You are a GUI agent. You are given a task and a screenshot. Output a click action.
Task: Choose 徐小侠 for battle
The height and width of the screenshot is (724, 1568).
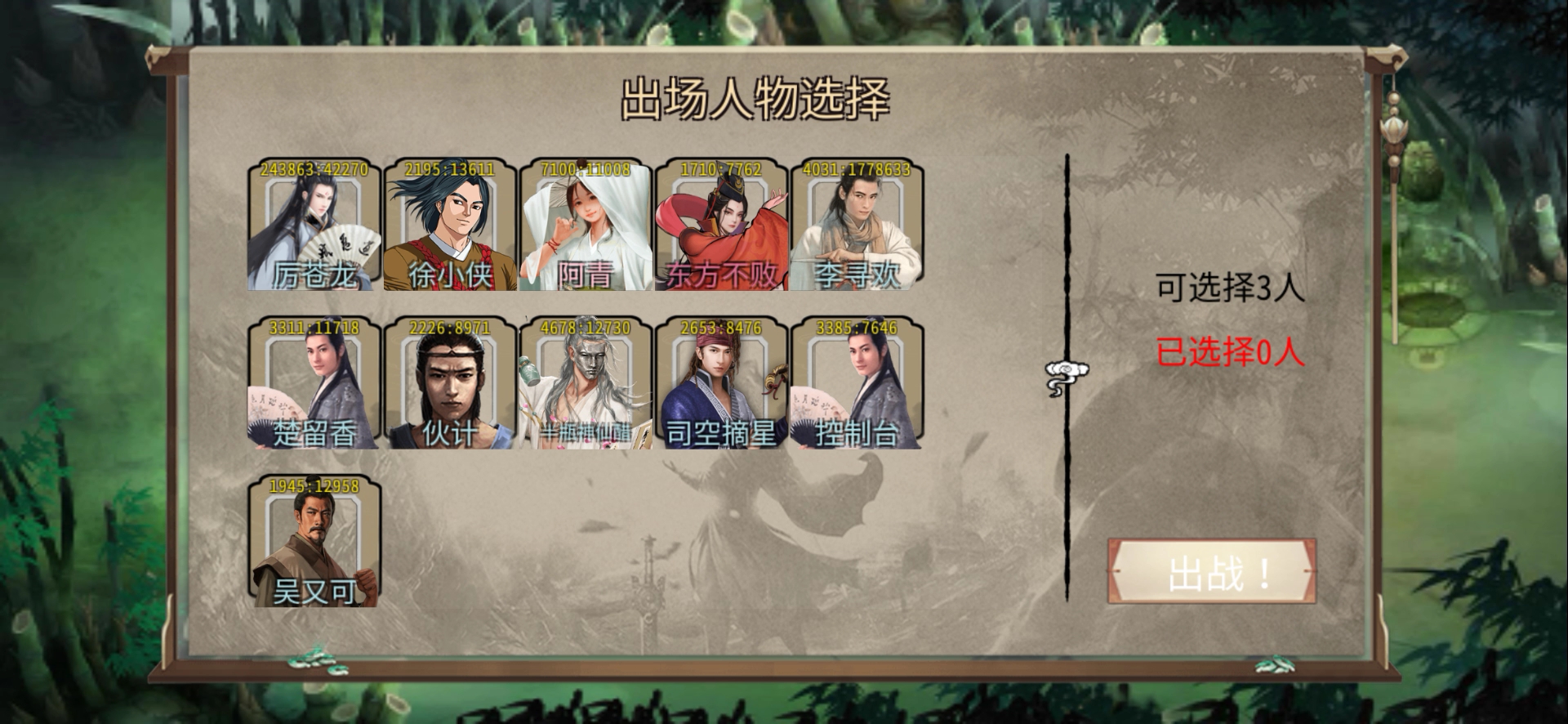tap(450, 226)
